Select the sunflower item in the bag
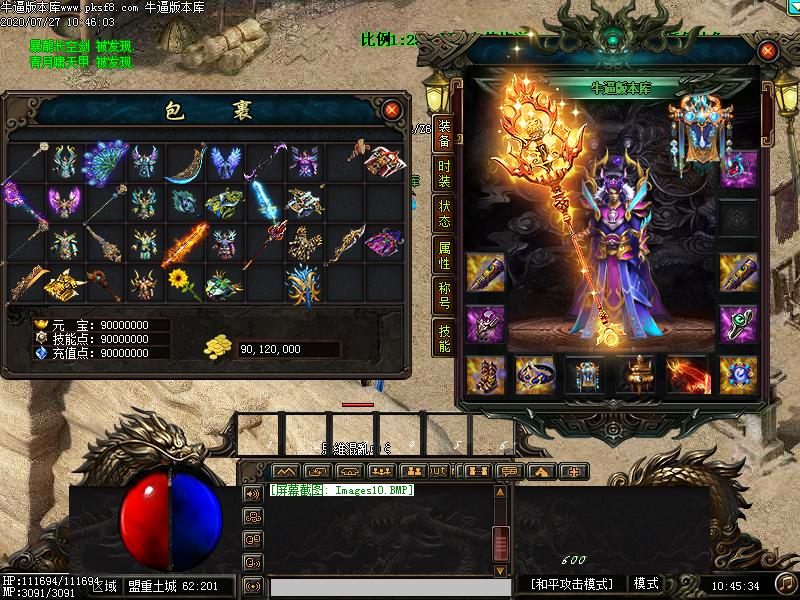 click(178, 281)
